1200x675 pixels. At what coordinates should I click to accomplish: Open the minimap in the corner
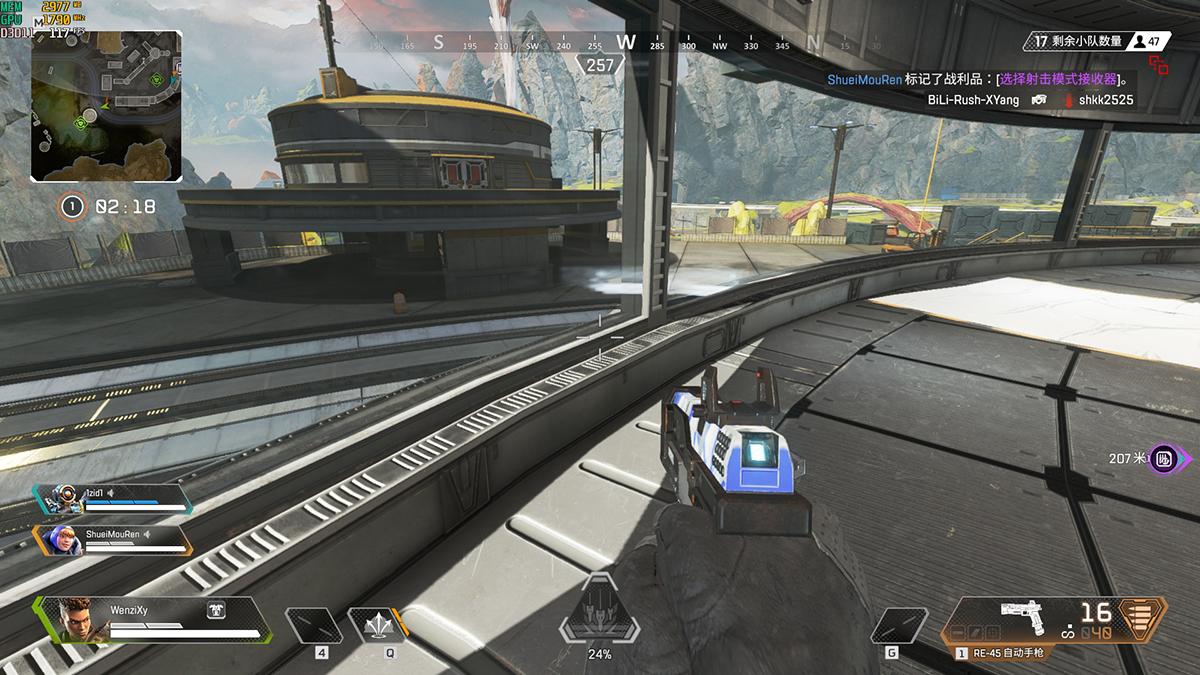[x=106, y=106]
